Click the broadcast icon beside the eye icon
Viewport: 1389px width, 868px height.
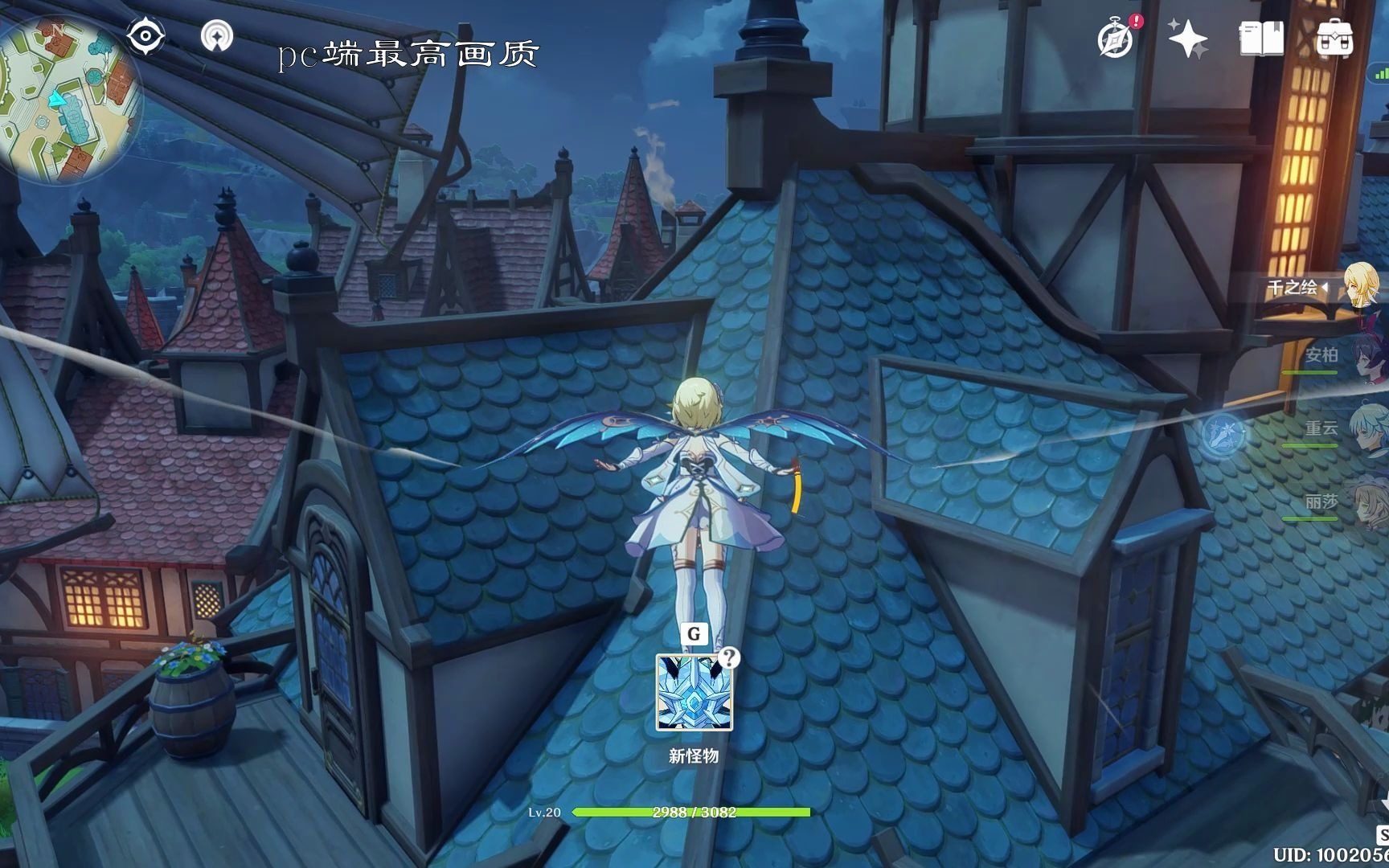(x=218, y=35)
